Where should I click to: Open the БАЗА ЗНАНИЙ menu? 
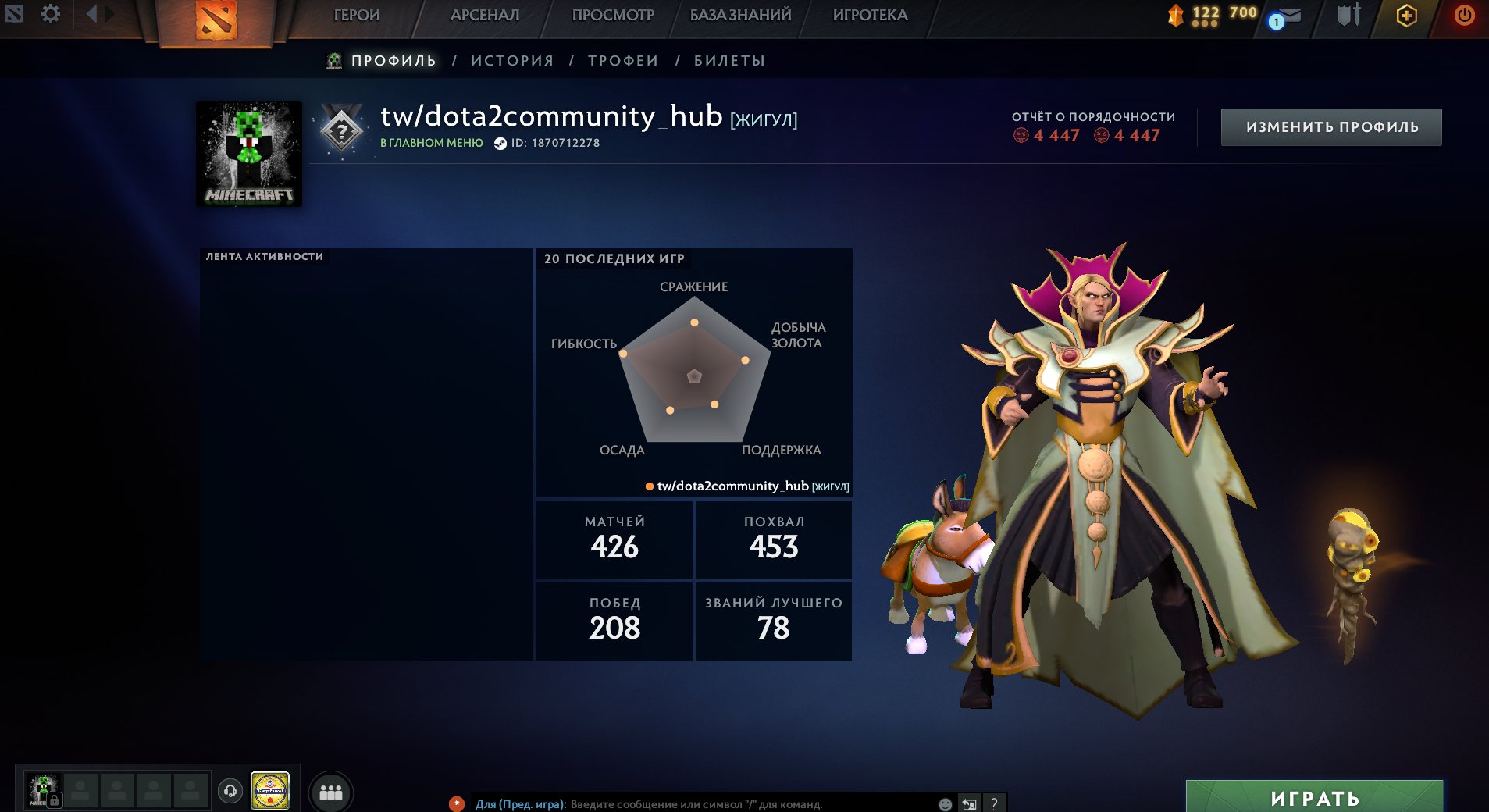(739, 14)
